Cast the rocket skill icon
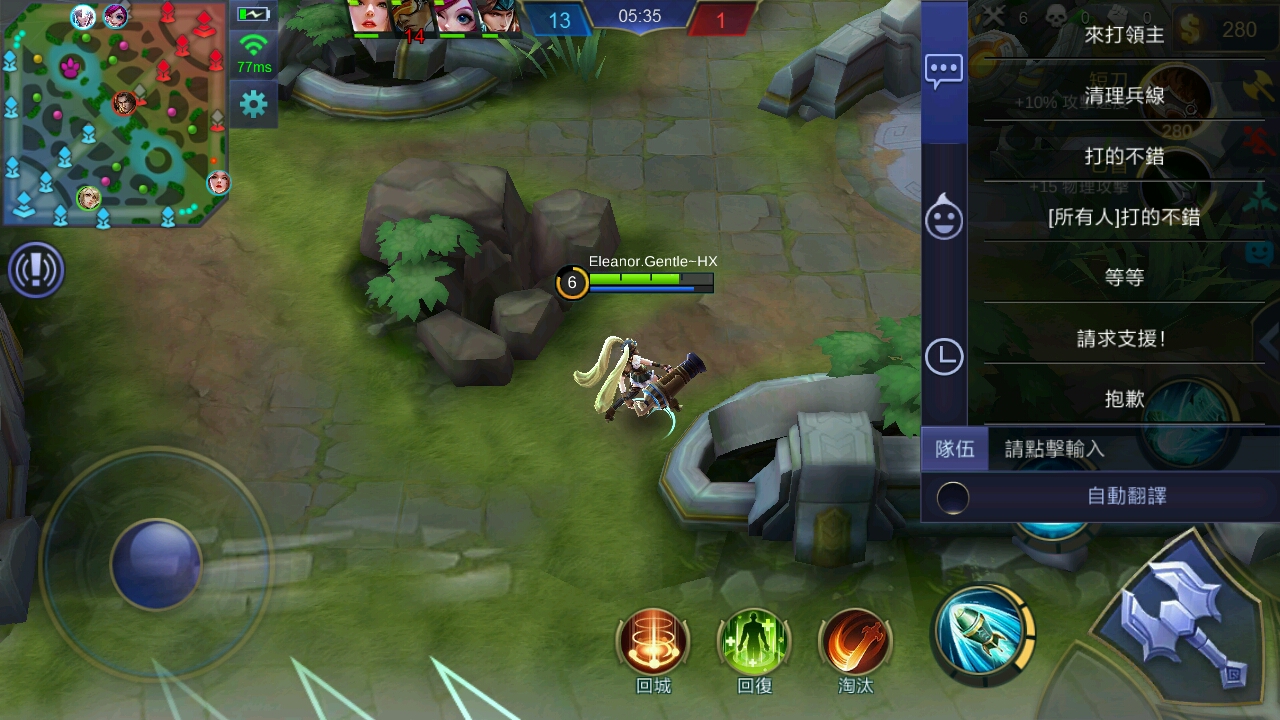 [x=983, y=635]
